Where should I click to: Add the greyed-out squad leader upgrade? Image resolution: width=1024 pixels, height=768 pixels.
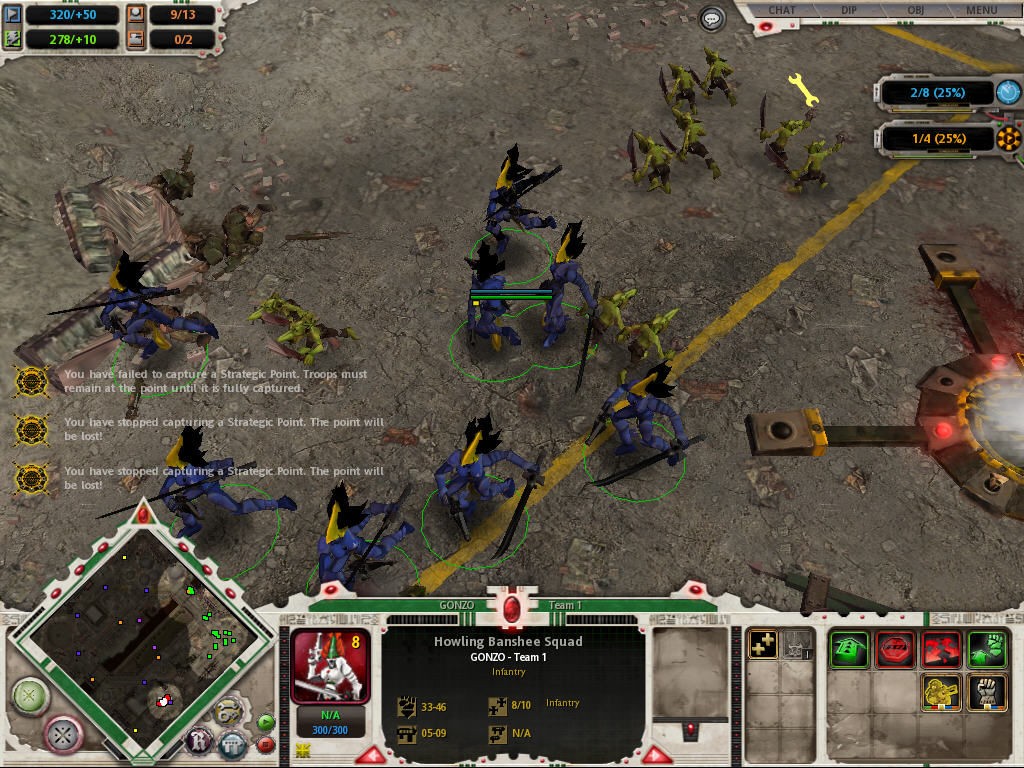pos(797,645)
